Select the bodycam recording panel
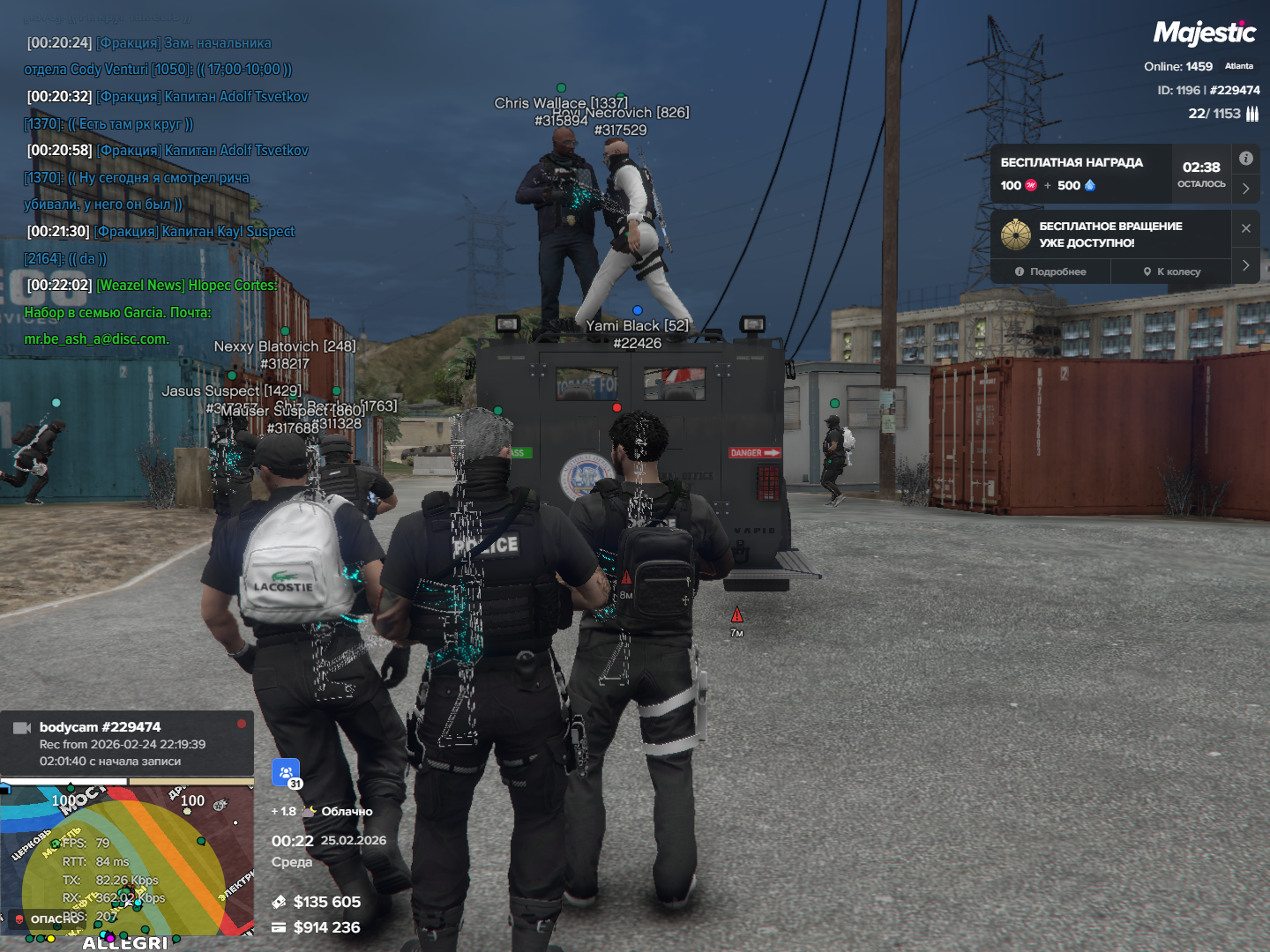Image resolution: width=1270 pixels, height=952 pixels. click(127, 744)
